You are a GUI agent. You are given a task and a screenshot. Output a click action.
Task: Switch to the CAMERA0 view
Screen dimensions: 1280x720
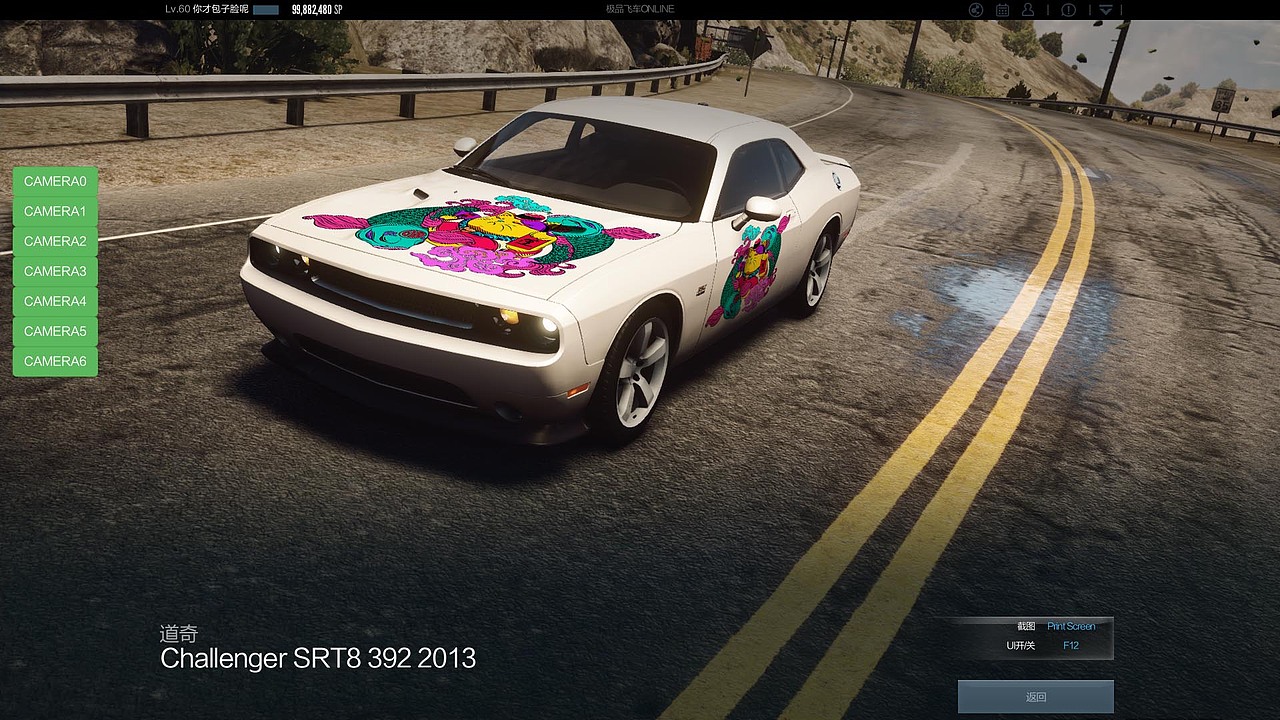tap(55, 181)
